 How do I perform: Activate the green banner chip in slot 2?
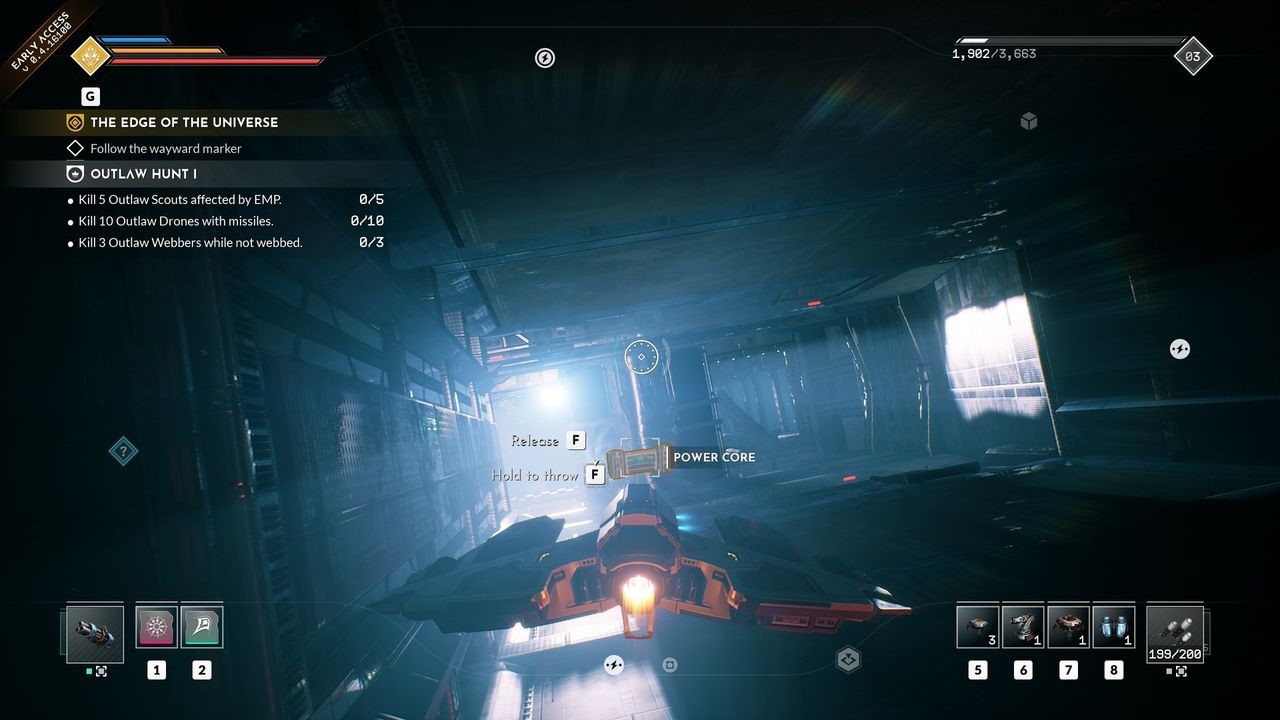[202, 625]
